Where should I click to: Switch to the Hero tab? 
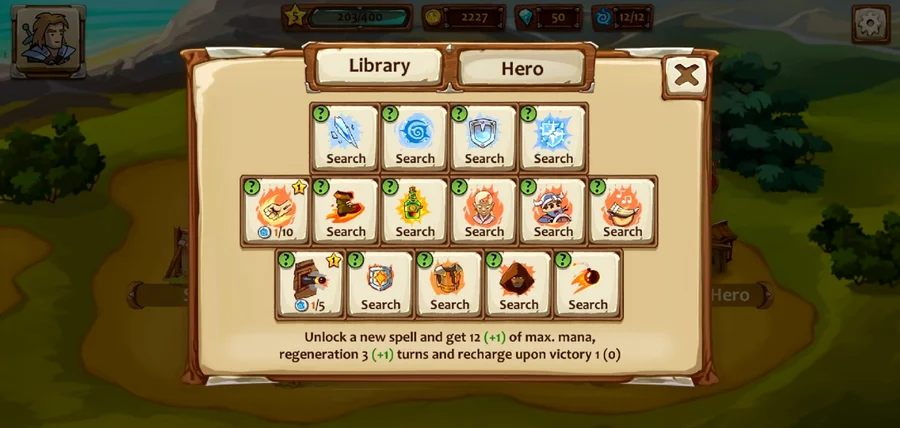point(522,69)
